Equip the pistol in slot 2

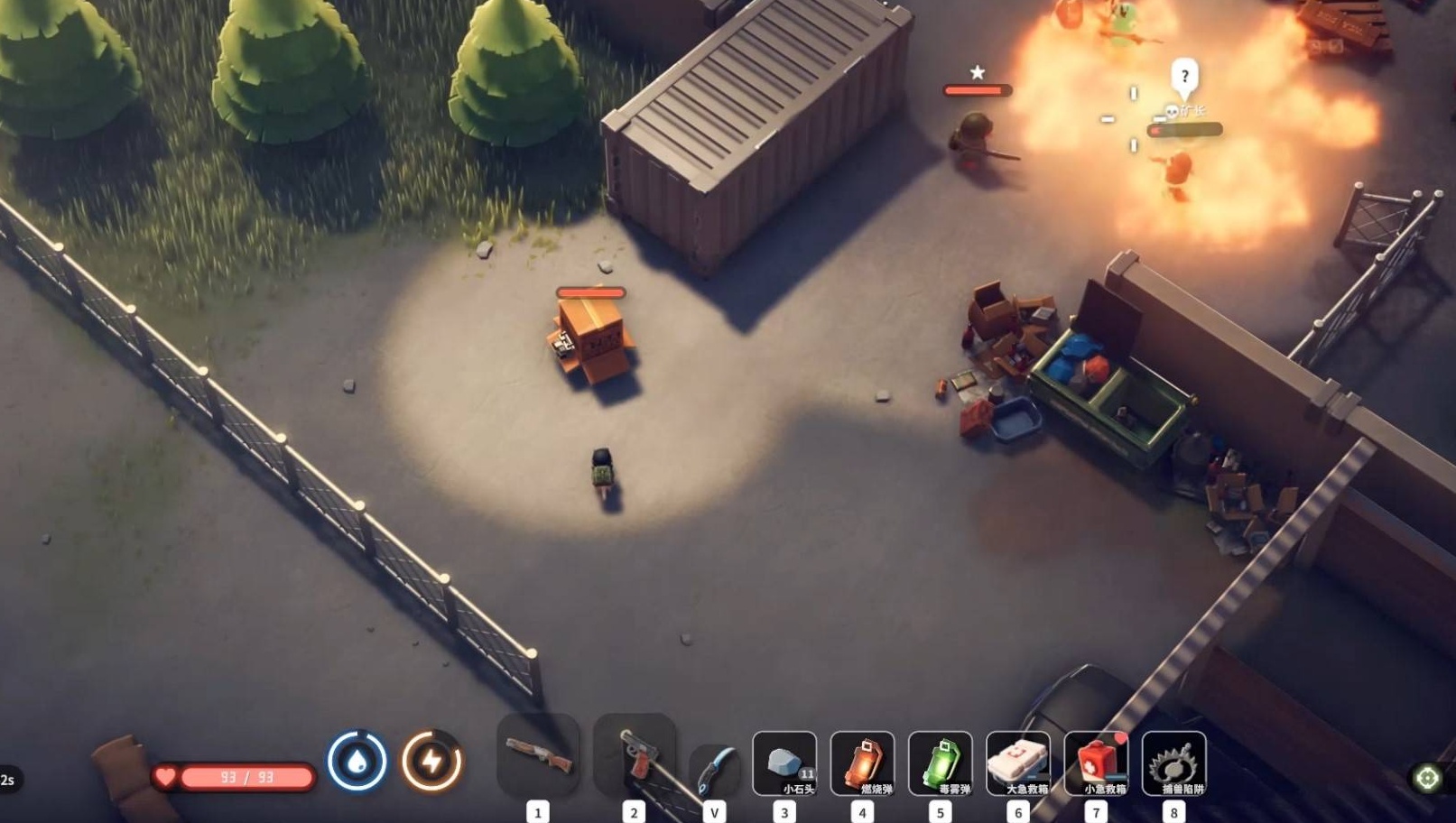coord(634,756)
